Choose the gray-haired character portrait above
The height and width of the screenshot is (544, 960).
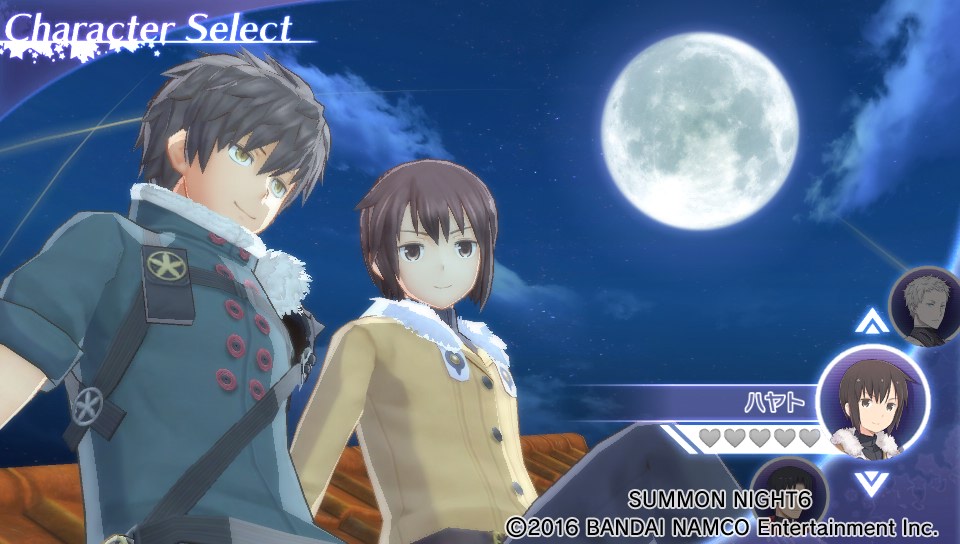[x=926, y=305]
